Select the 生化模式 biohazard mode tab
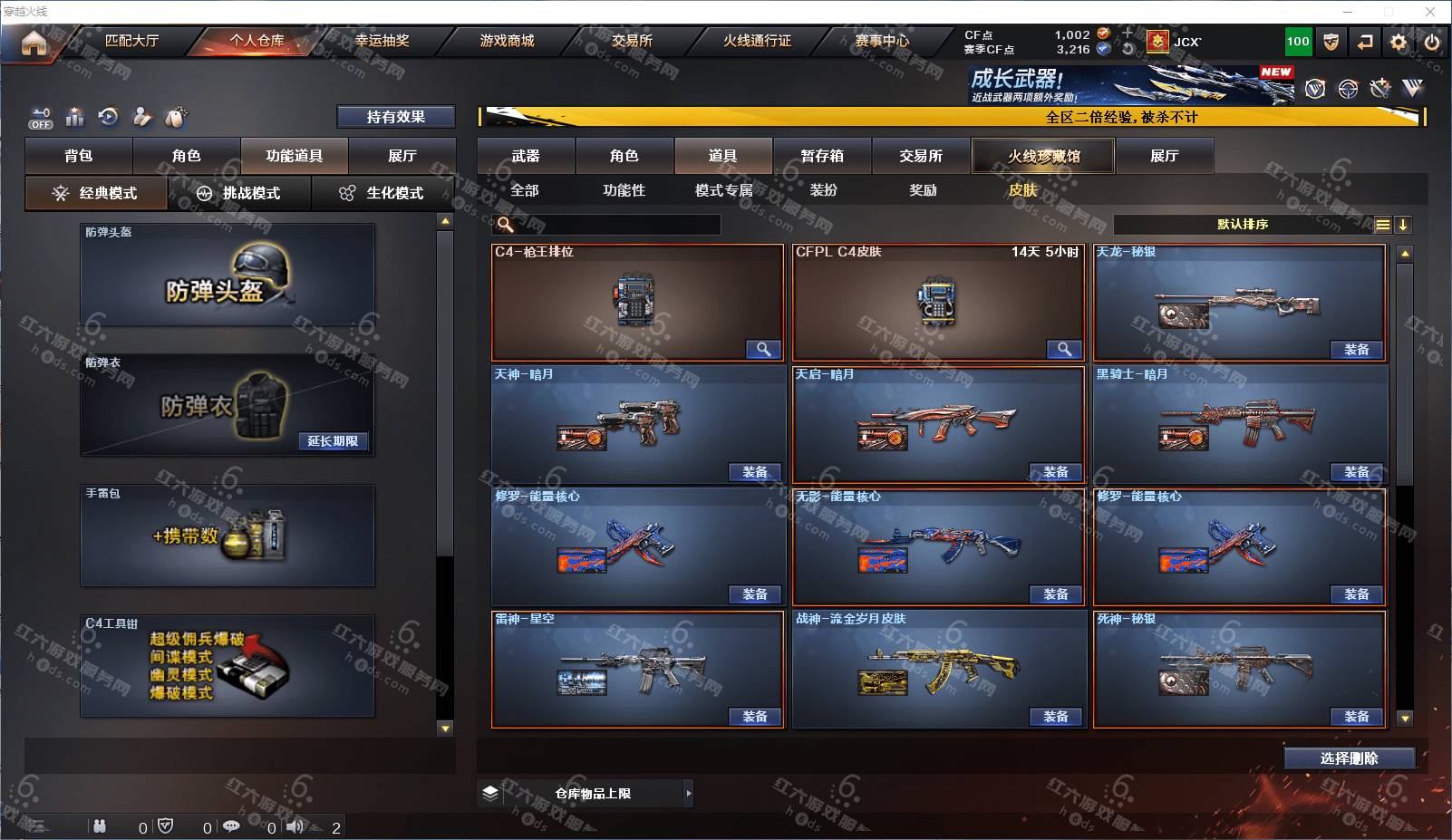This screenshot has height=840, width=1452. click(383, 193)
